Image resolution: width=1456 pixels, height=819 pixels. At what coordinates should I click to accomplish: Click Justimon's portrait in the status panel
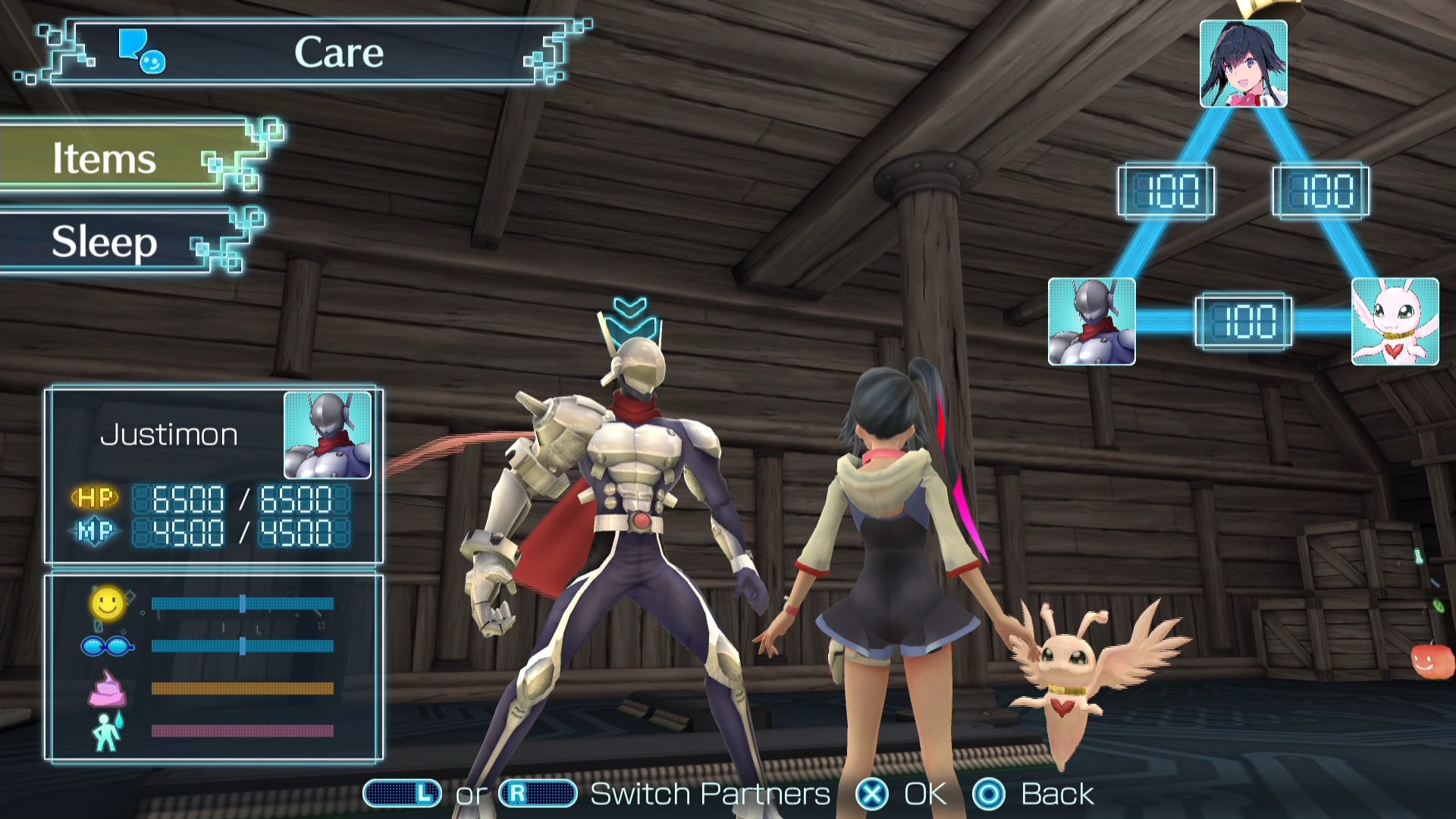tap(328, 435)
